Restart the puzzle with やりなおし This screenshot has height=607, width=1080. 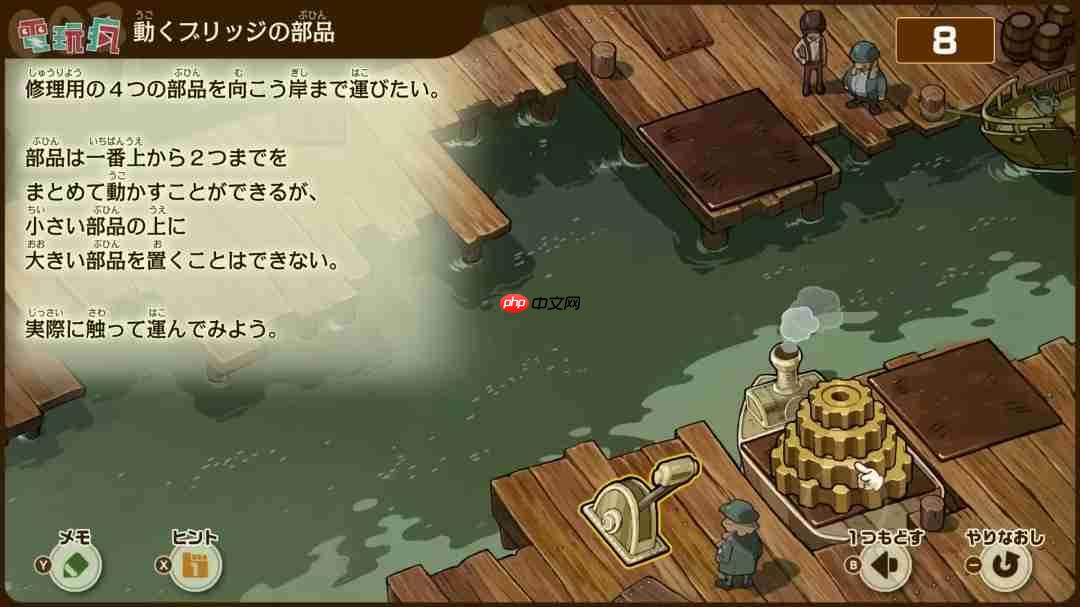1004,567
